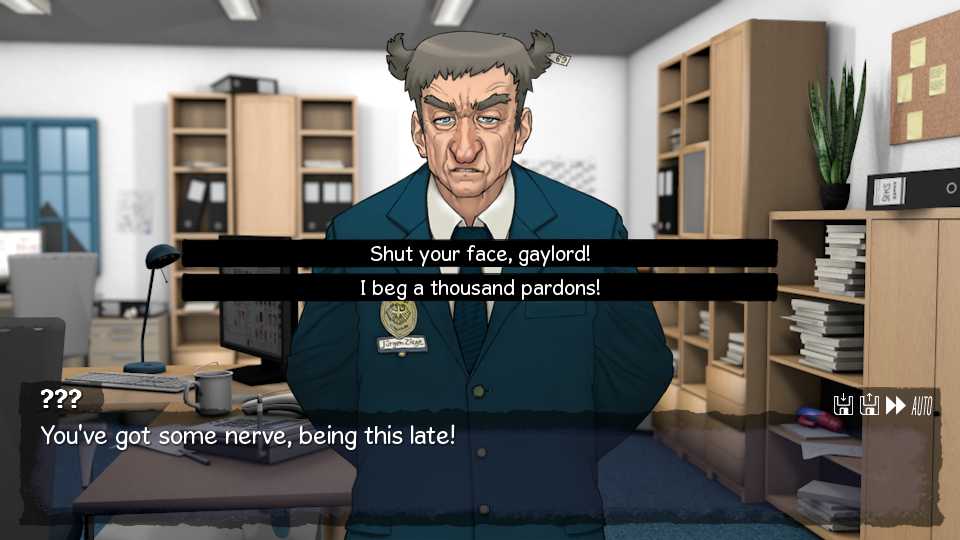Activate the fast-forward skip button
This screenshot has height=540, width=960.
[x=895, y=405]
